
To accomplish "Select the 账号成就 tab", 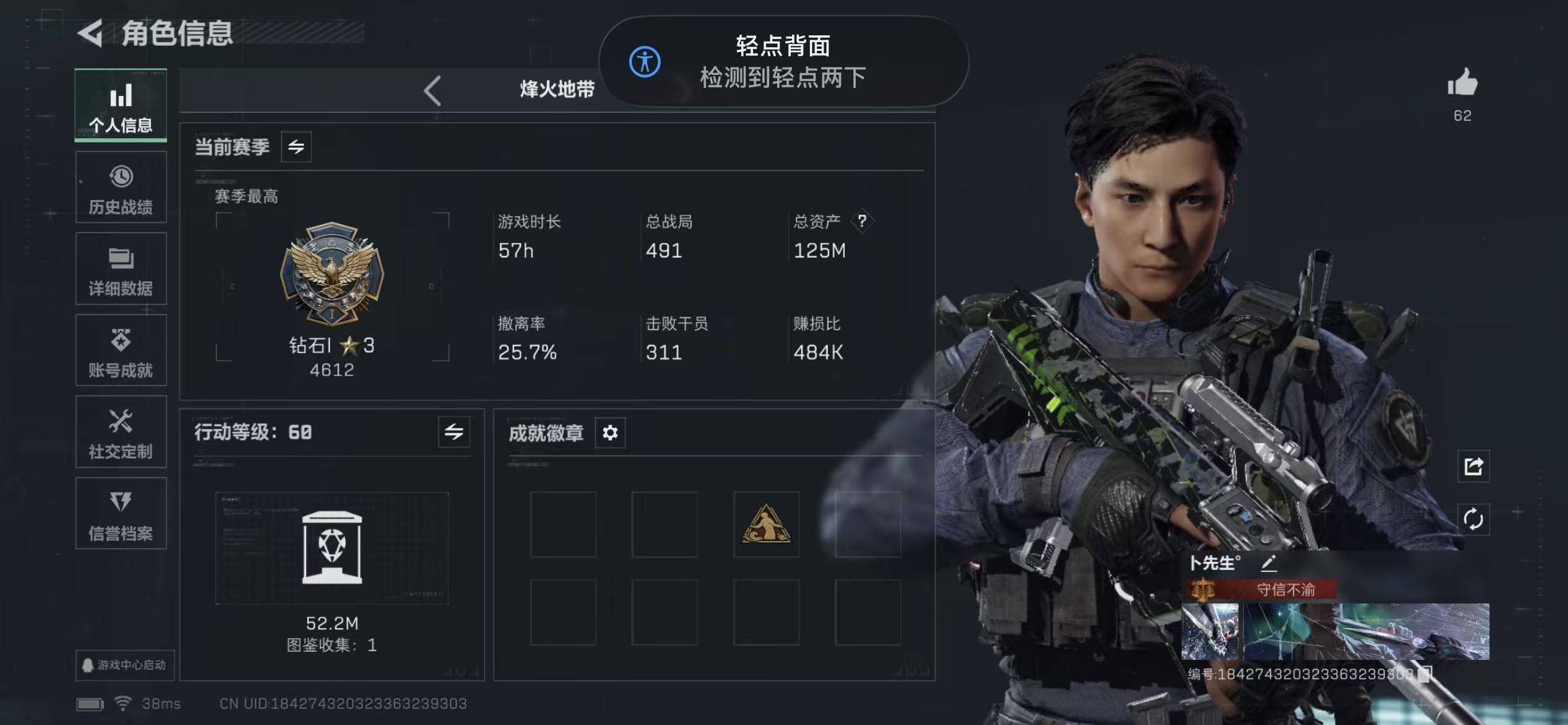I will [121, 351].
